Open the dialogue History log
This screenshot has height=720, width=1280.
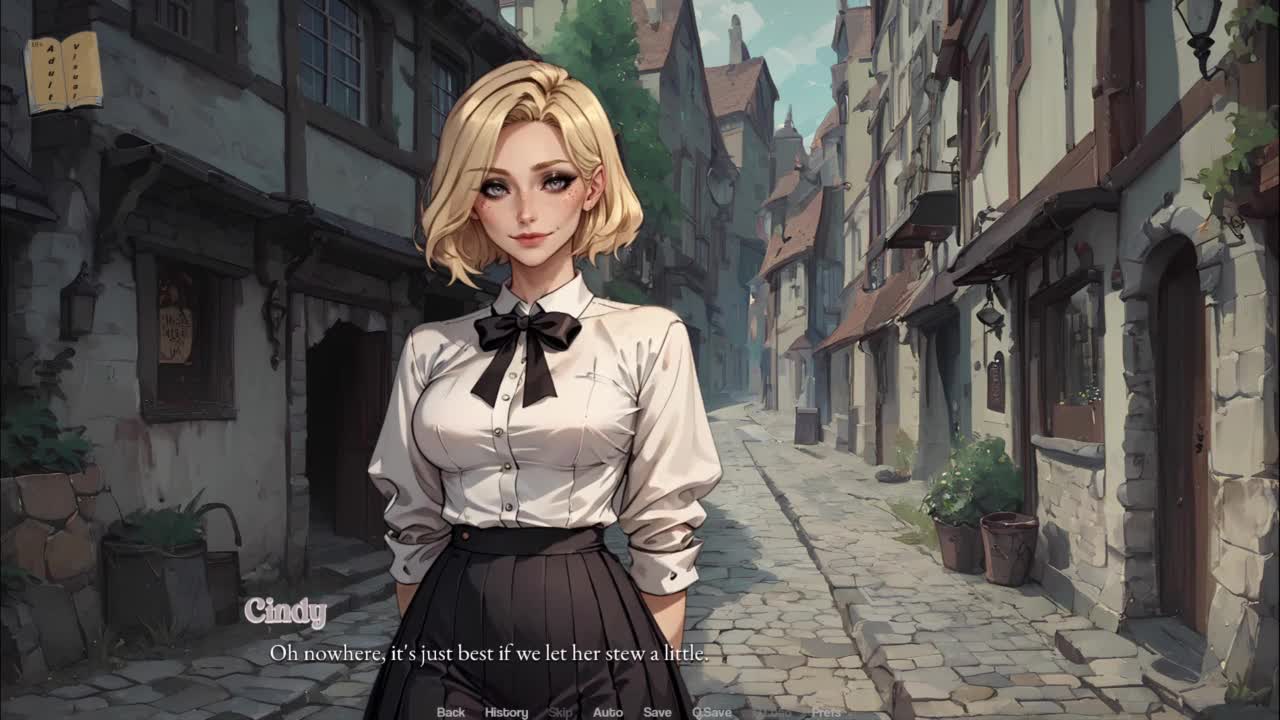click(x=506, y=712)
